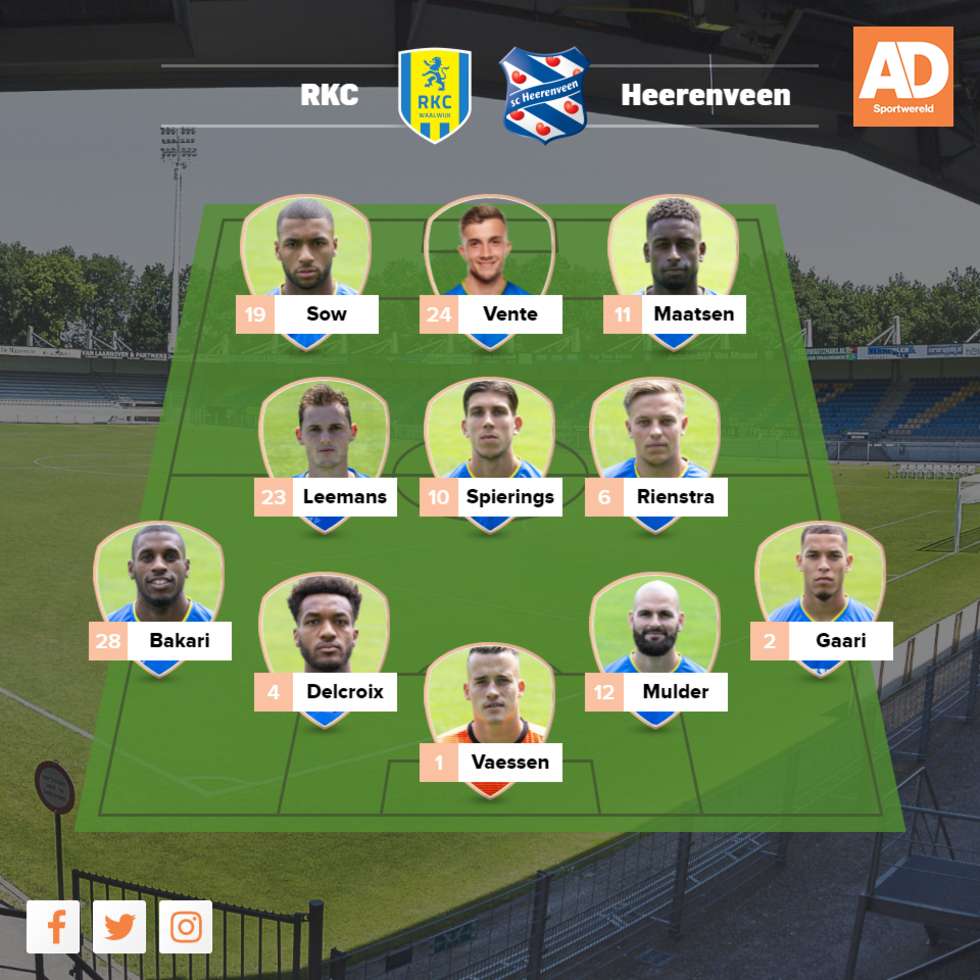Click the Twitter bird icon
Screen dimensions: 980x980
[x=120, y=927]
